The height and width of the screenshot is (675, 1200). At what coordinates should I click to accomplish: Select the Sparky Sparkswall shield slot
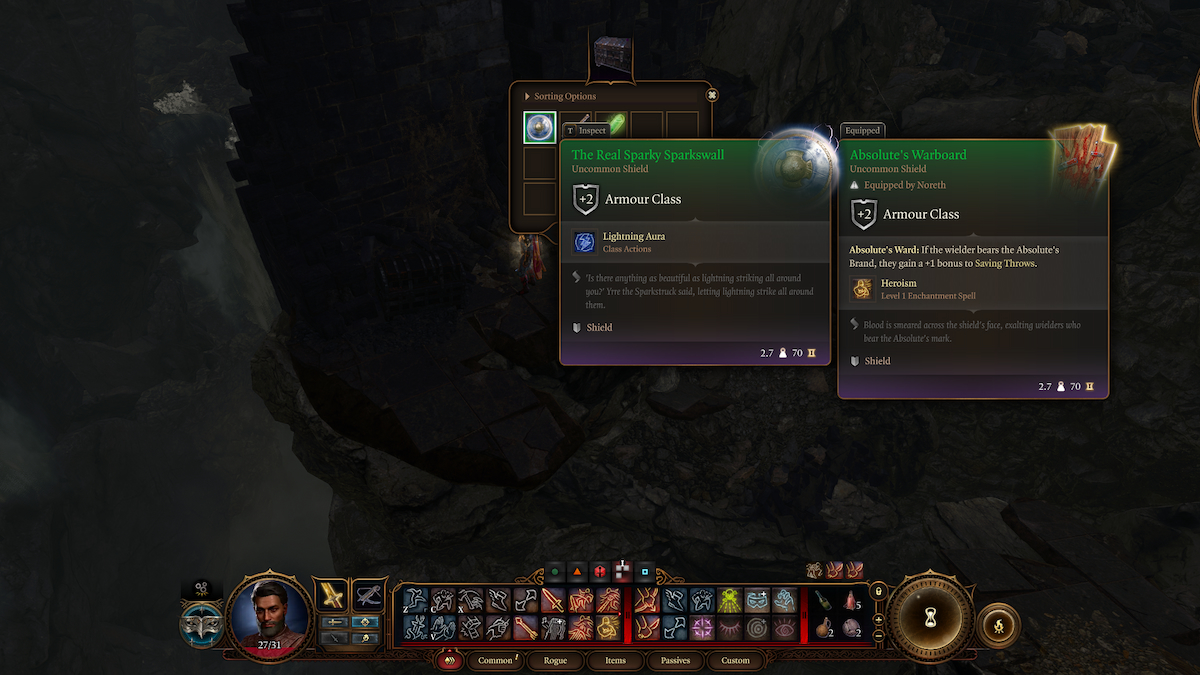point(540,127)
